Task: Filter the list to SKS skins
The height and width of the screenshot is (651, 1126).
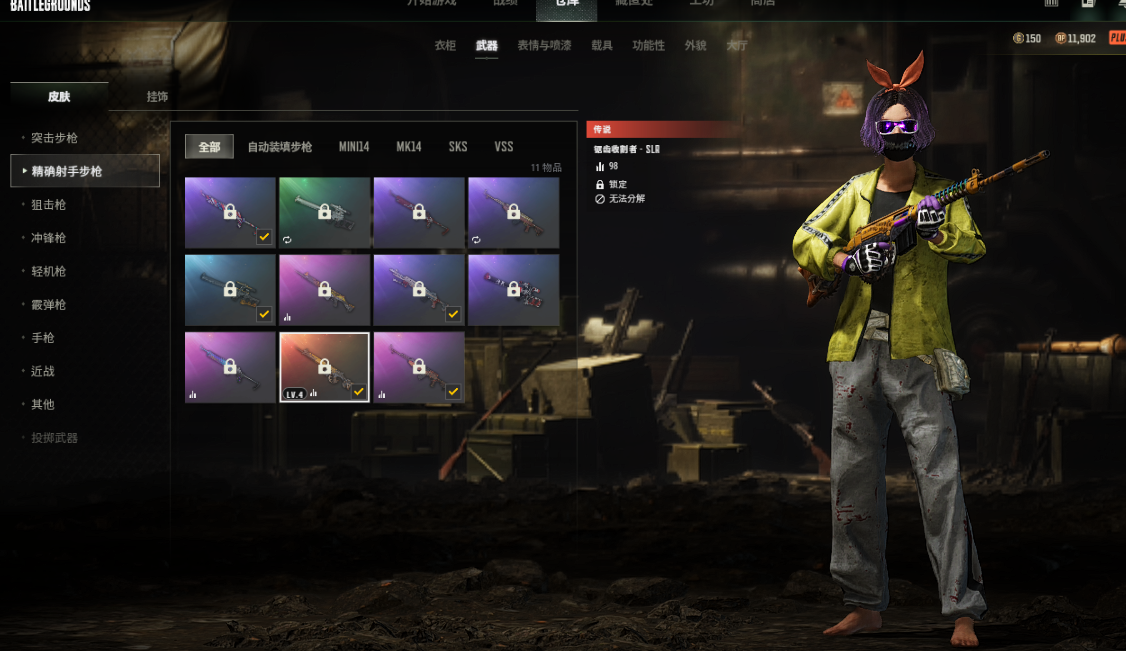Action: tap(458, 147)
